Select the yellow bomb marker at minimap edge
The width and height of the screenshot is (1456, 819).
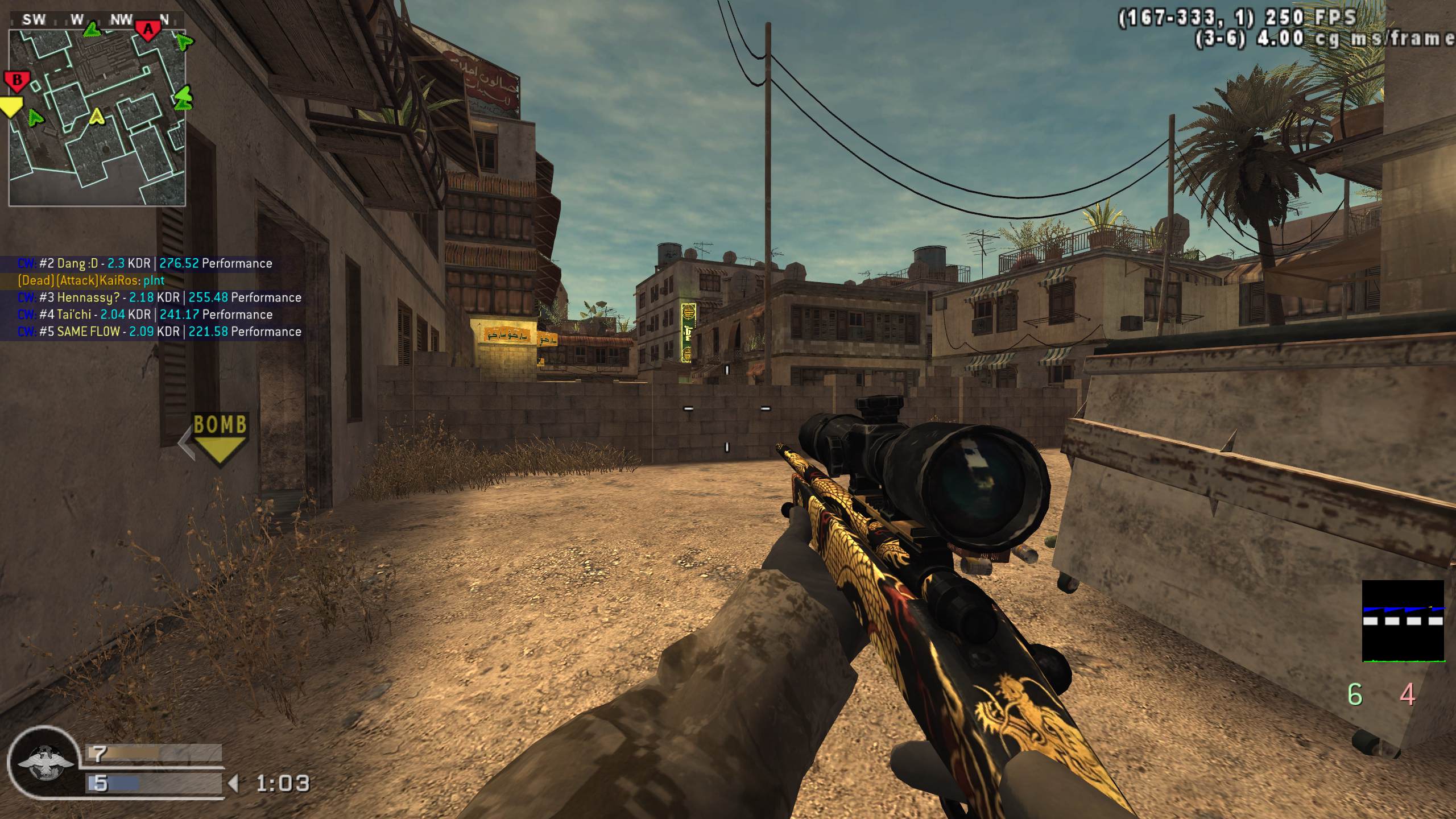pyautogui.click(x=11, y=106)
